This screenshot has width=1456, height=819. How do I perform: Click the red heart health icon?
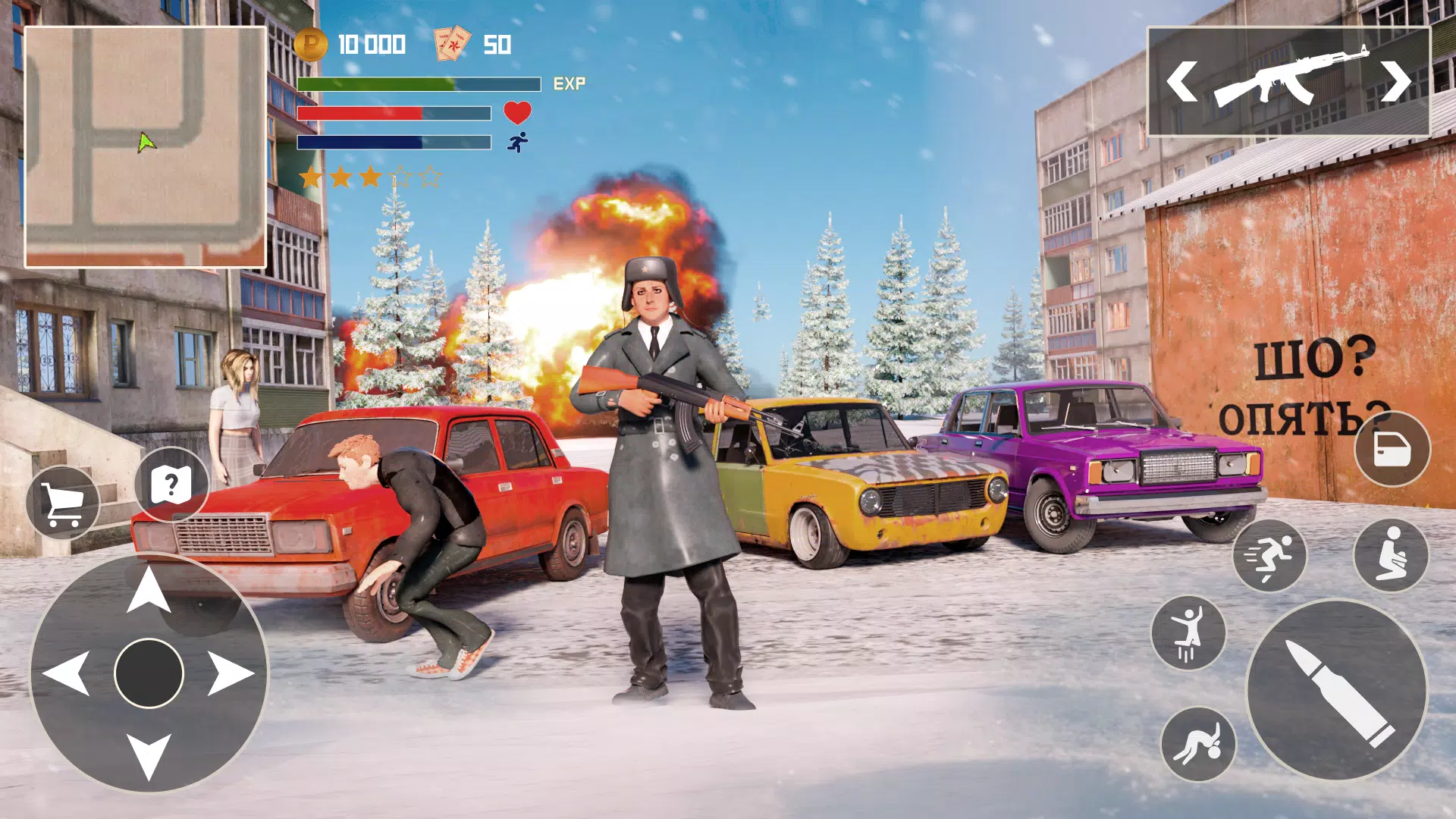click(x=516, y=114)
